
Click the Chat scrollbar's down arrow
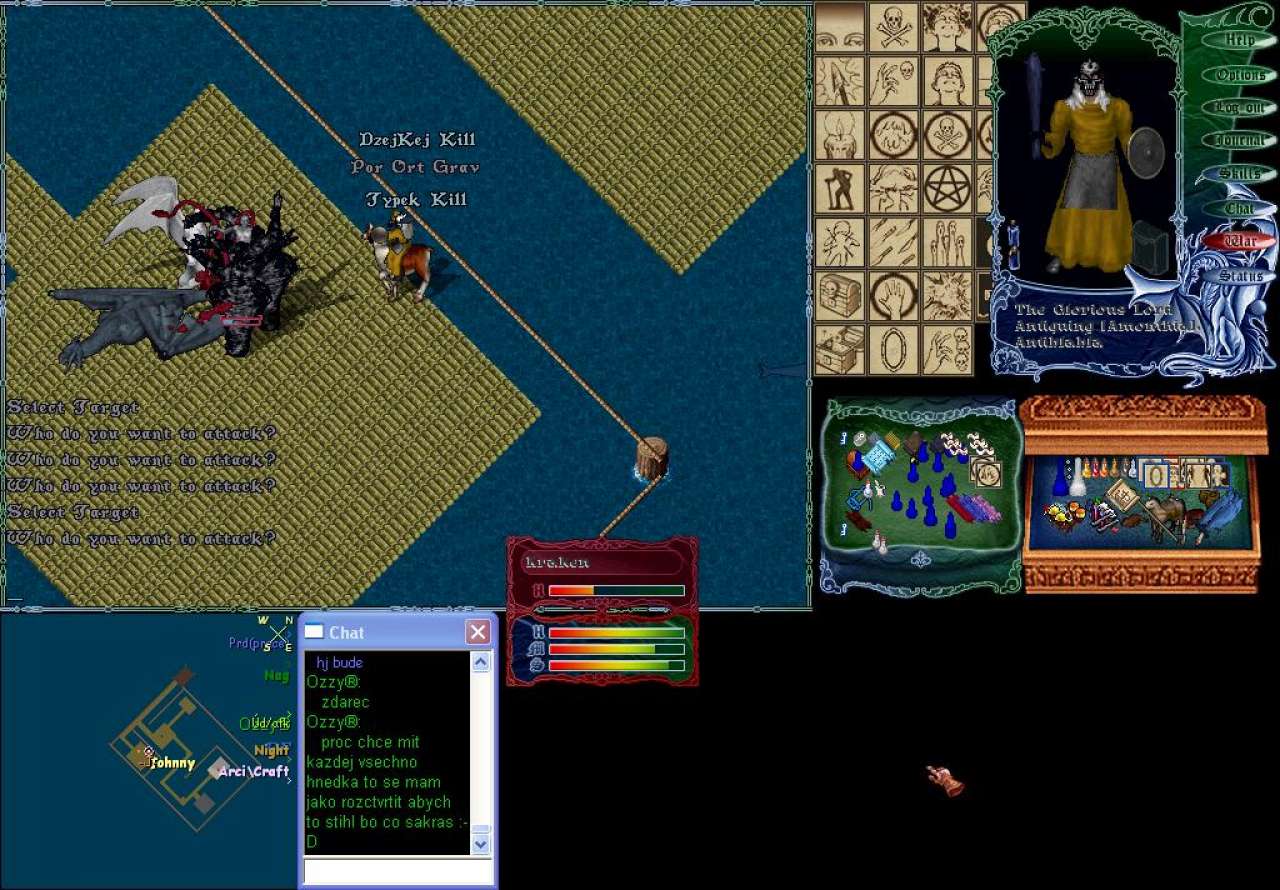pos(481,844)
